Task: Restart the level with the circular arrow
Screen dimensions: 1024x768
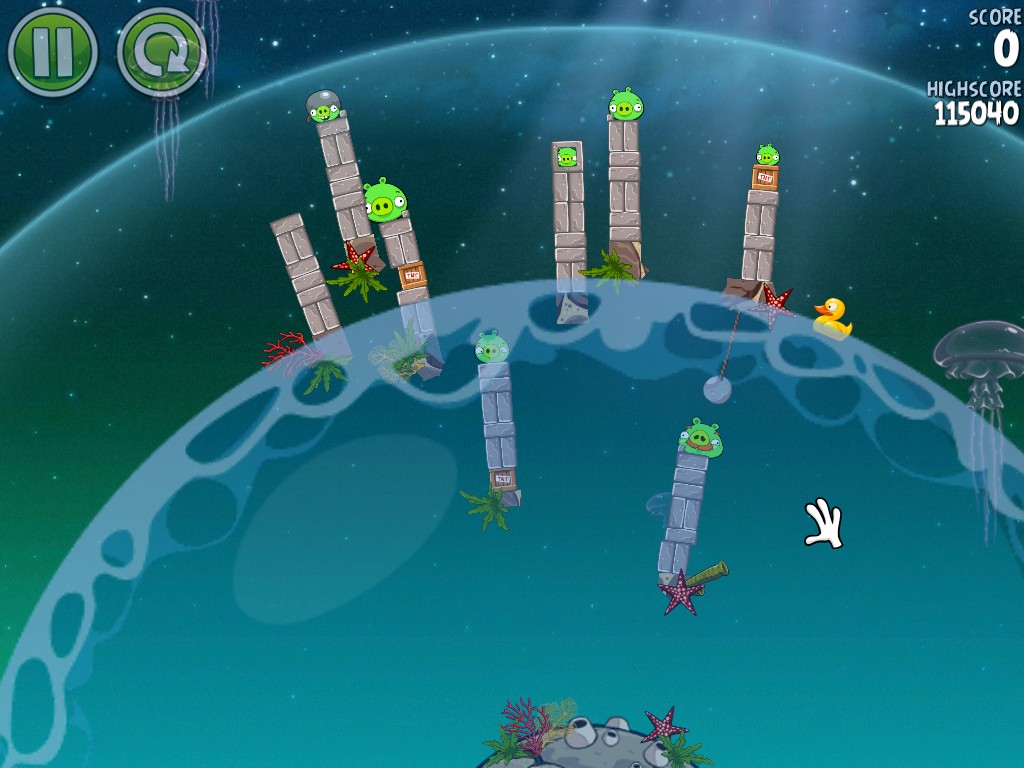Action: coord(160,52)
